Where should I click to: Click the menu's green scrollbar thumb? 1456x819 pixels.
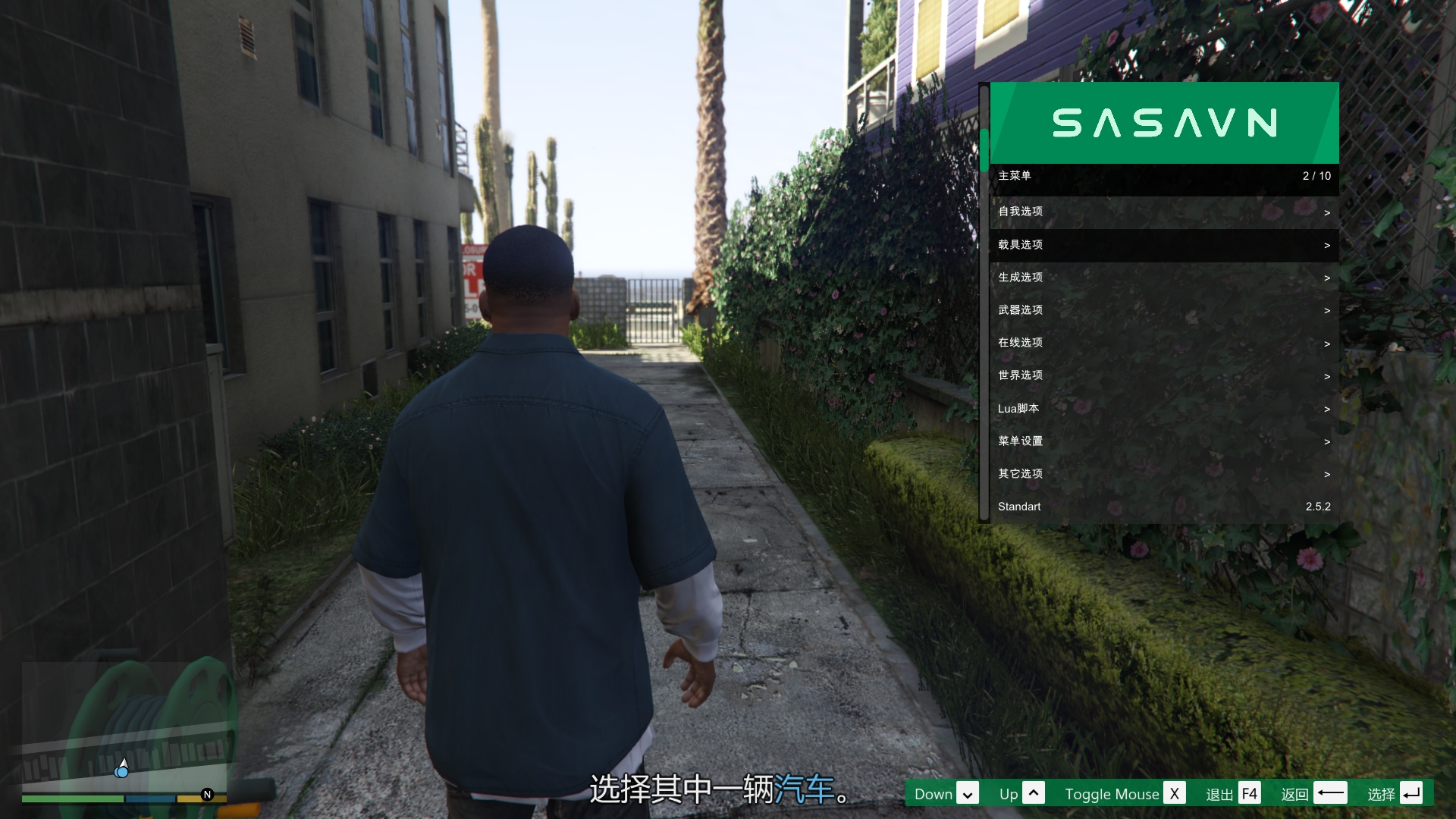point(984,150)
